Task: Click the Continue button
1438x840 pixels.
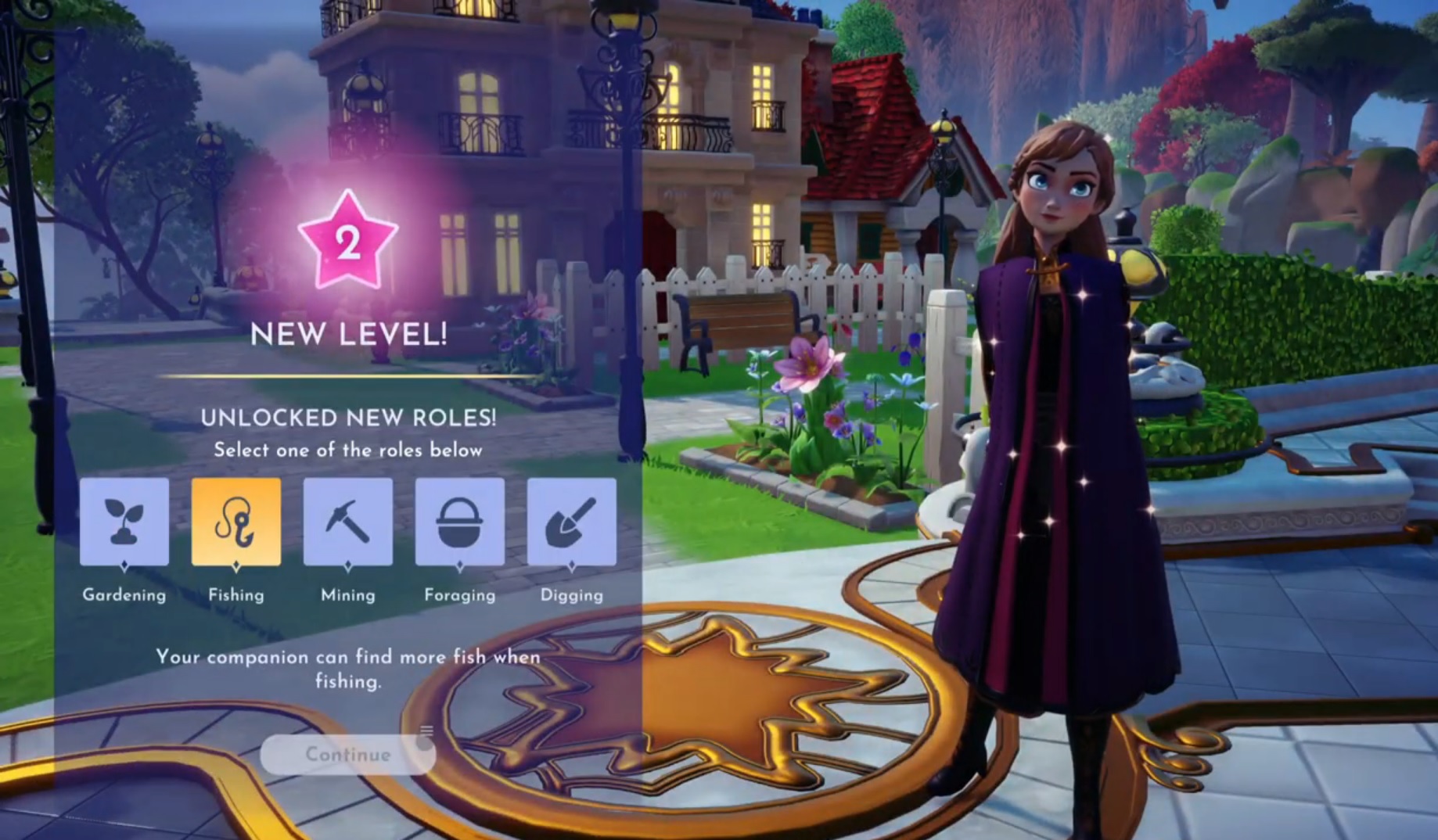Action: pos(347,754)
